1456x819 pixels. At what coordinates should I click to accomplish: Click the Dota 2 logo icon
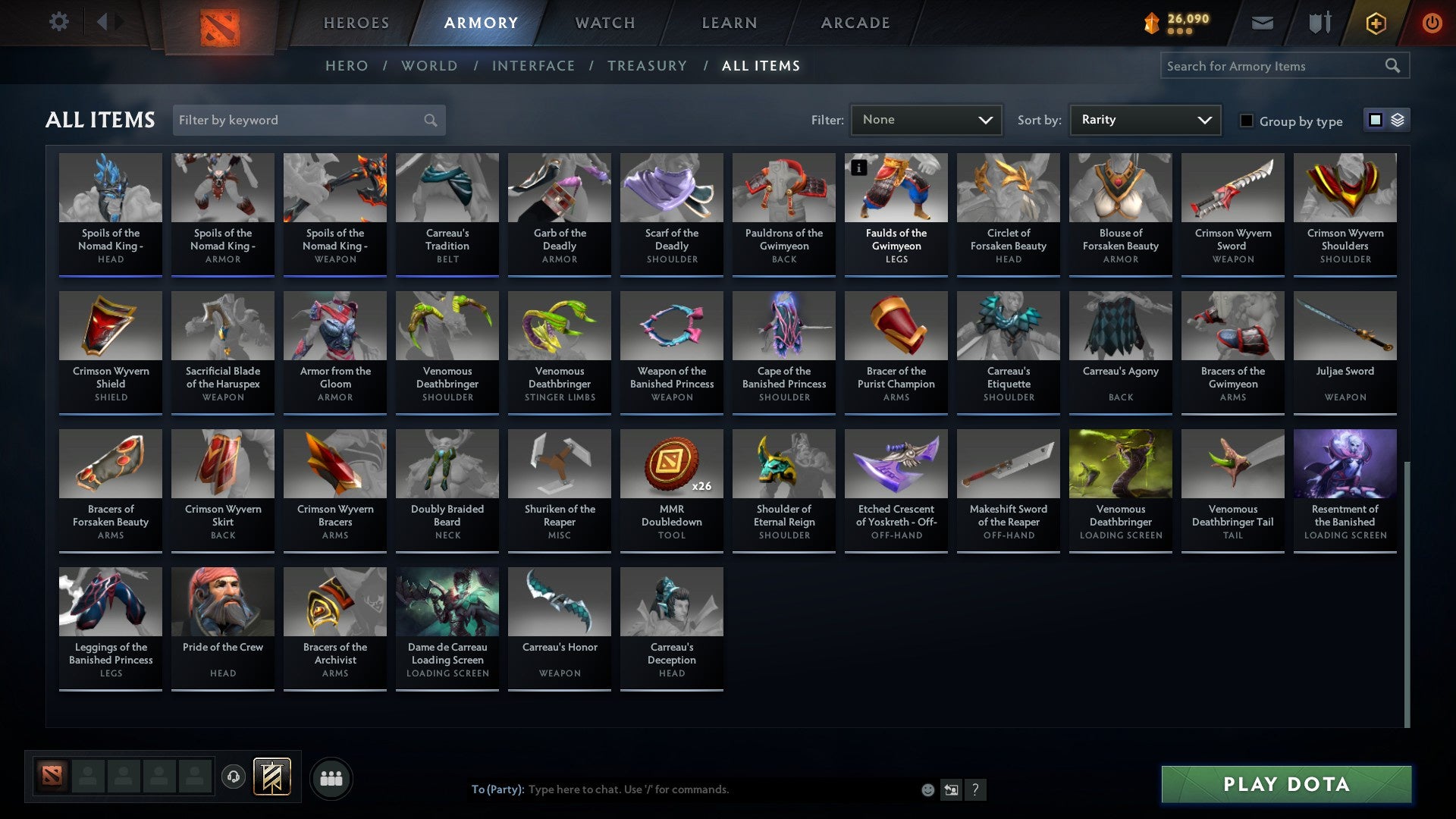(x=219, y=23)
